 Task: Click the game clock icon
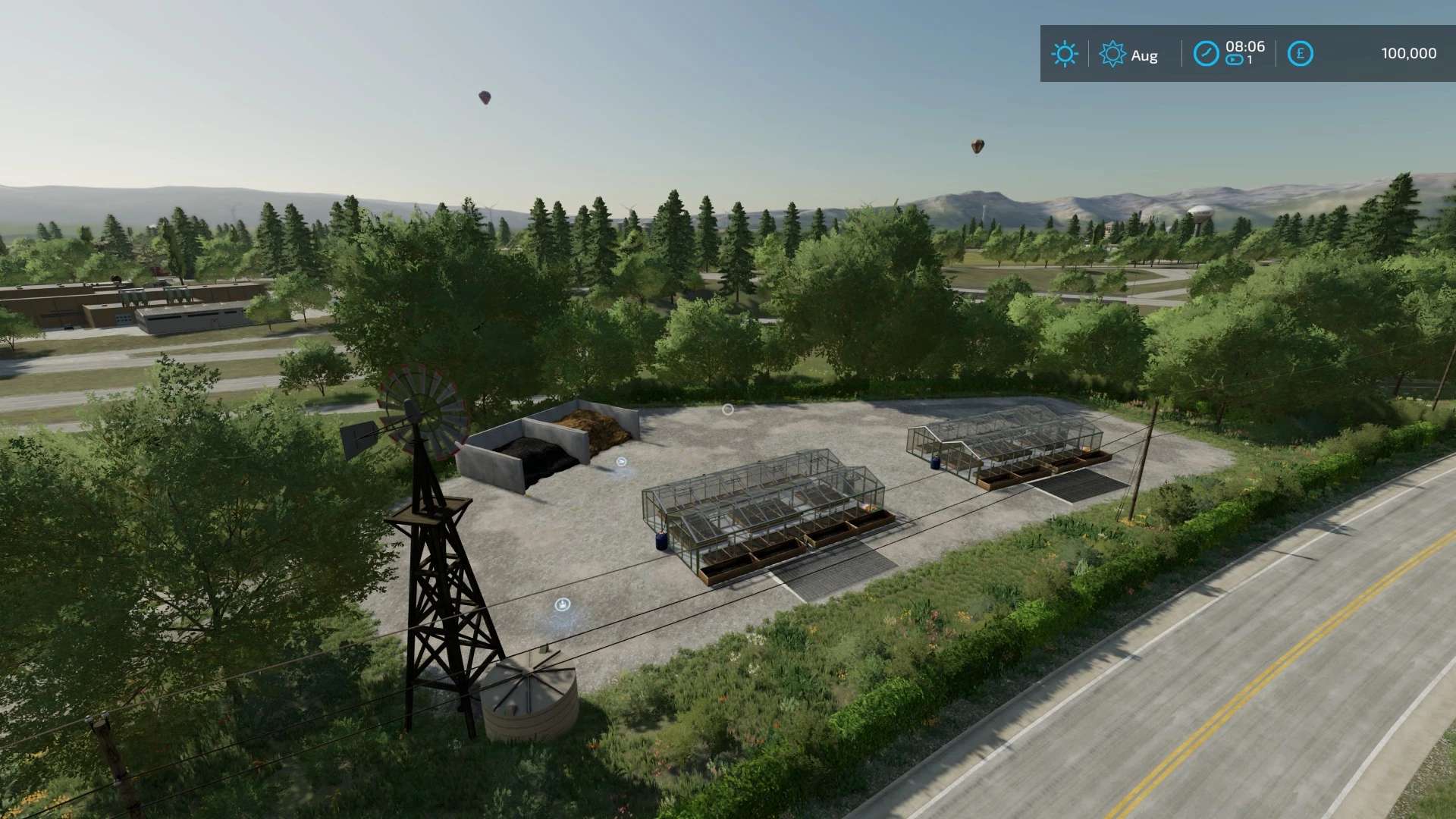point(1206,54)
